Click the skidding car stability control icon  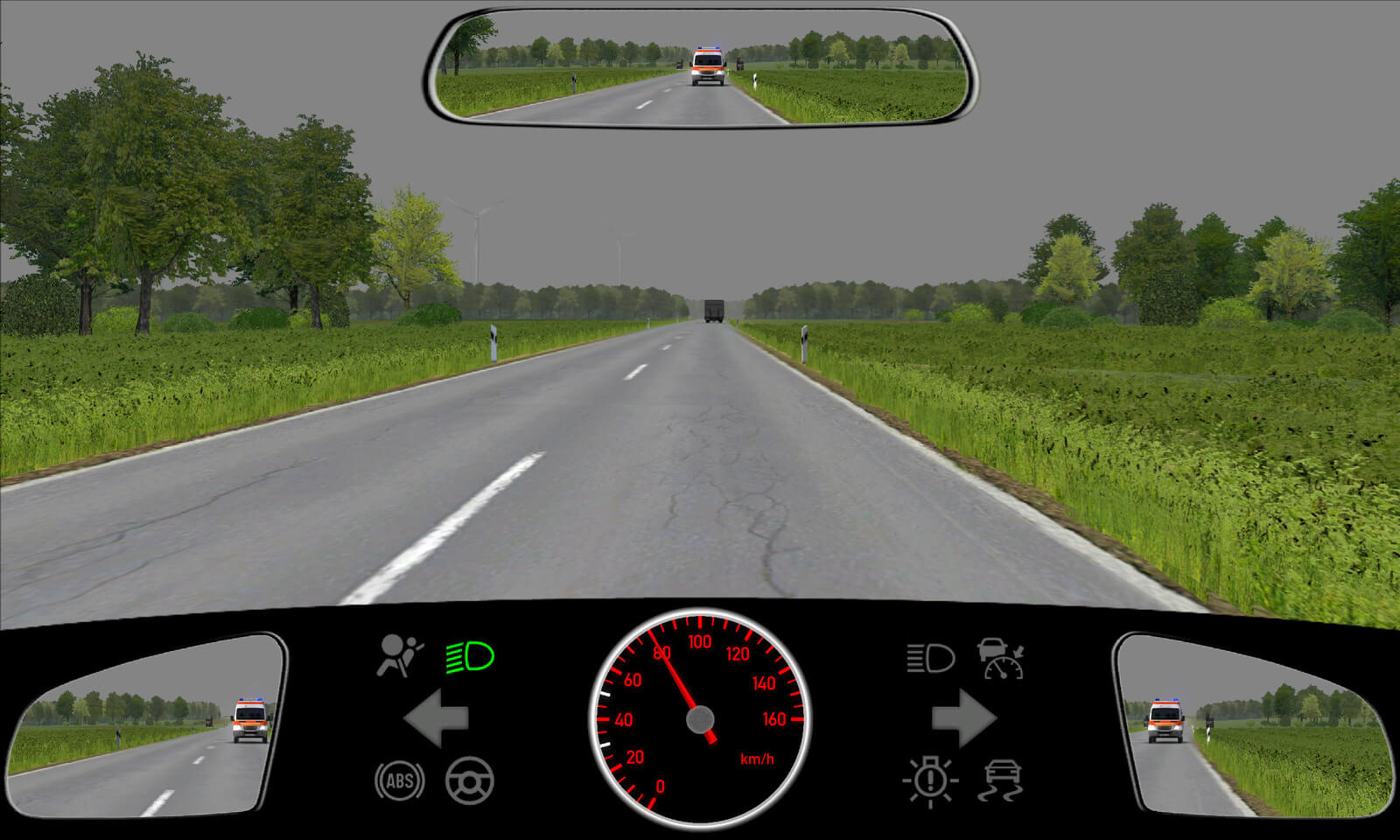1001,780
